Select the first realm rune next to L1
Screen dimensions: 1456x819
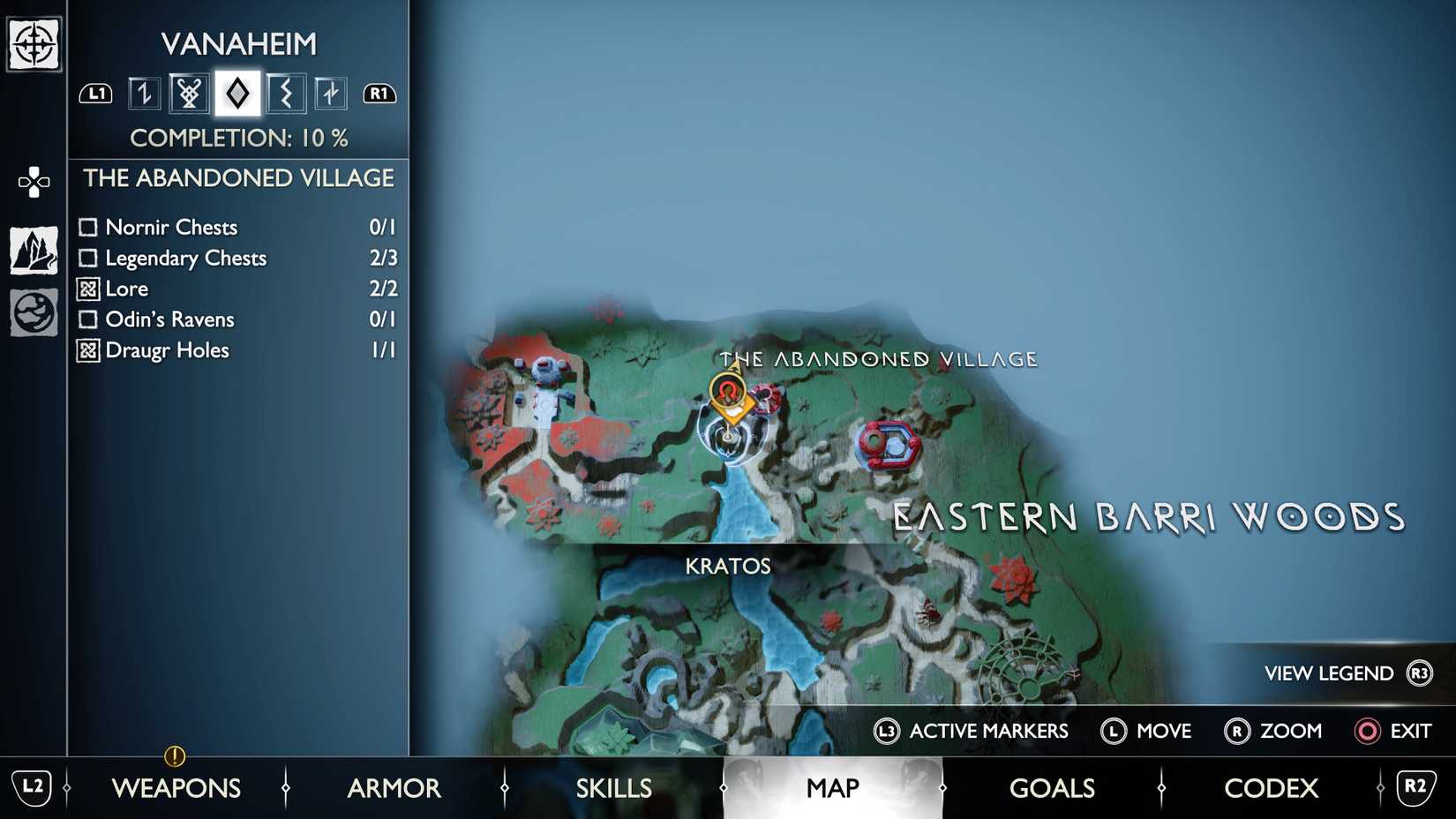[143, 92]
